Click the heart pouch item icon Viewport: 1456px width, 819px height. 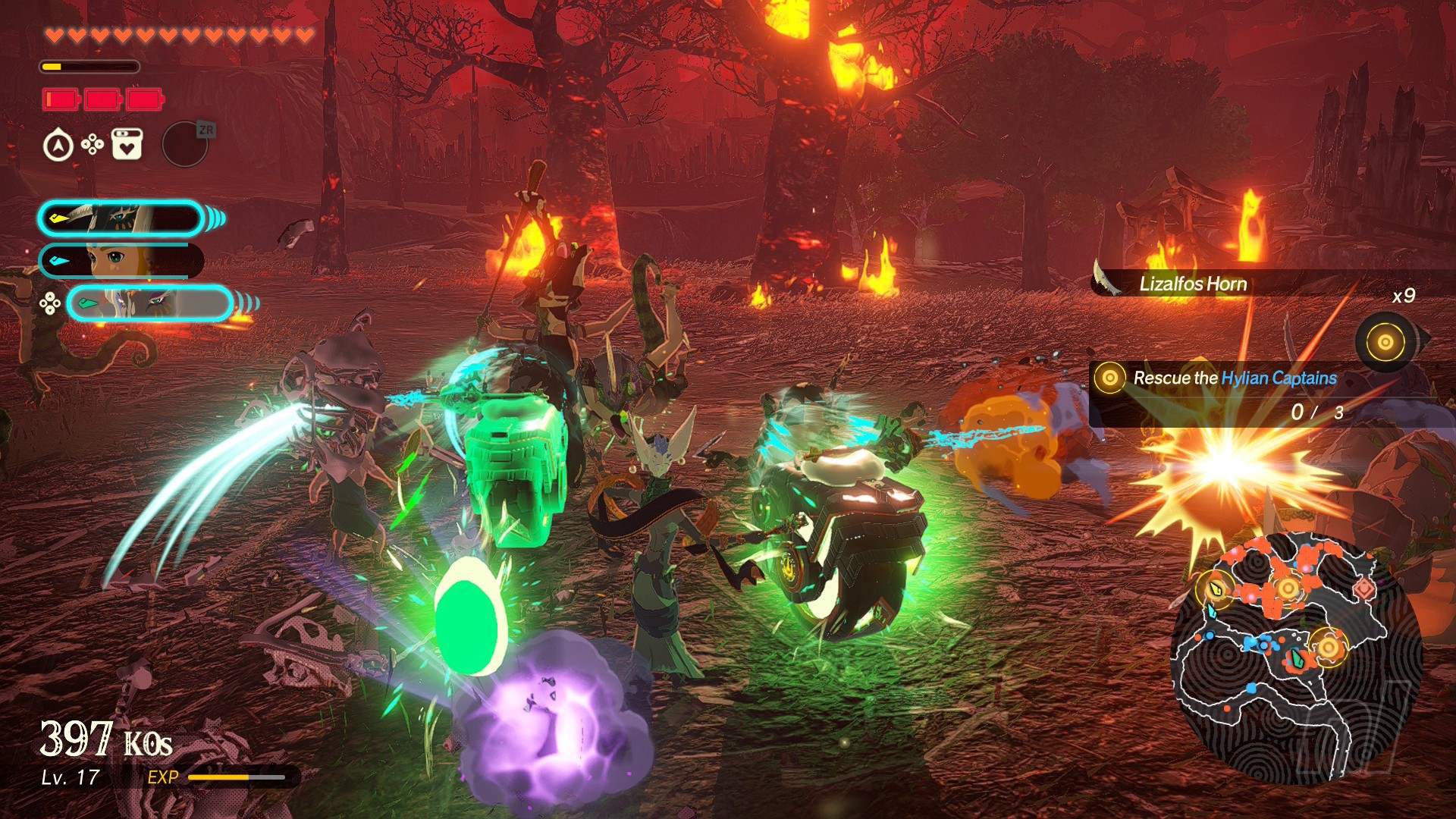tap(127, 144)
